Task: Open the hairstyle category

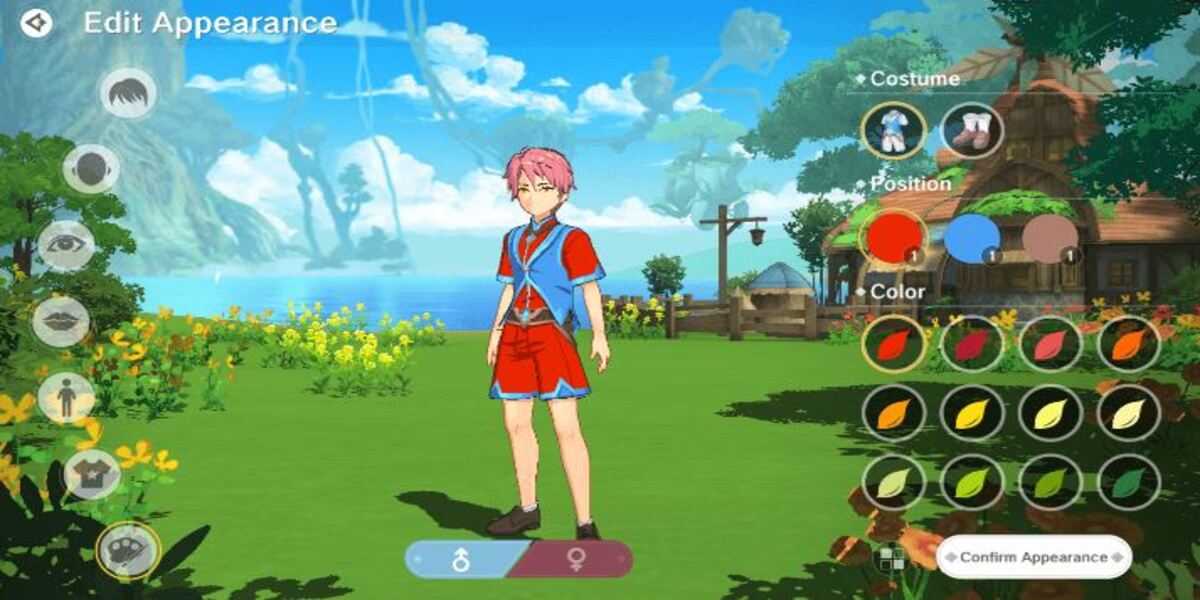Action: [x=128, y=94]
